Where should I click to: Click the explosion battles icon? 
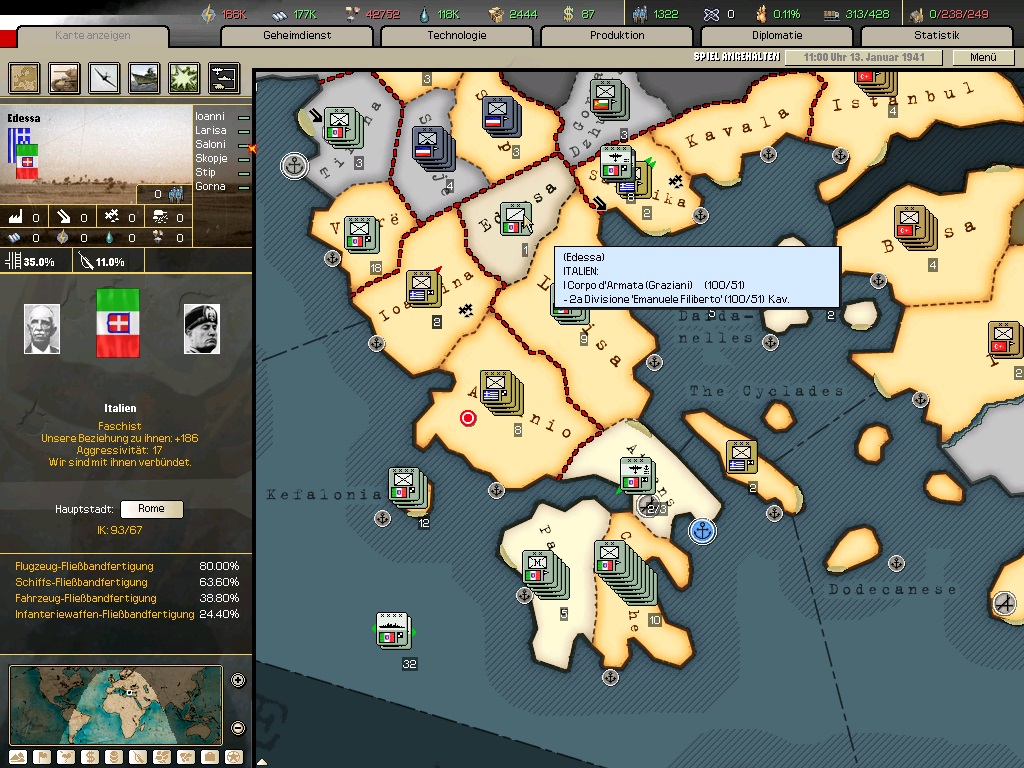coord(184,77)
